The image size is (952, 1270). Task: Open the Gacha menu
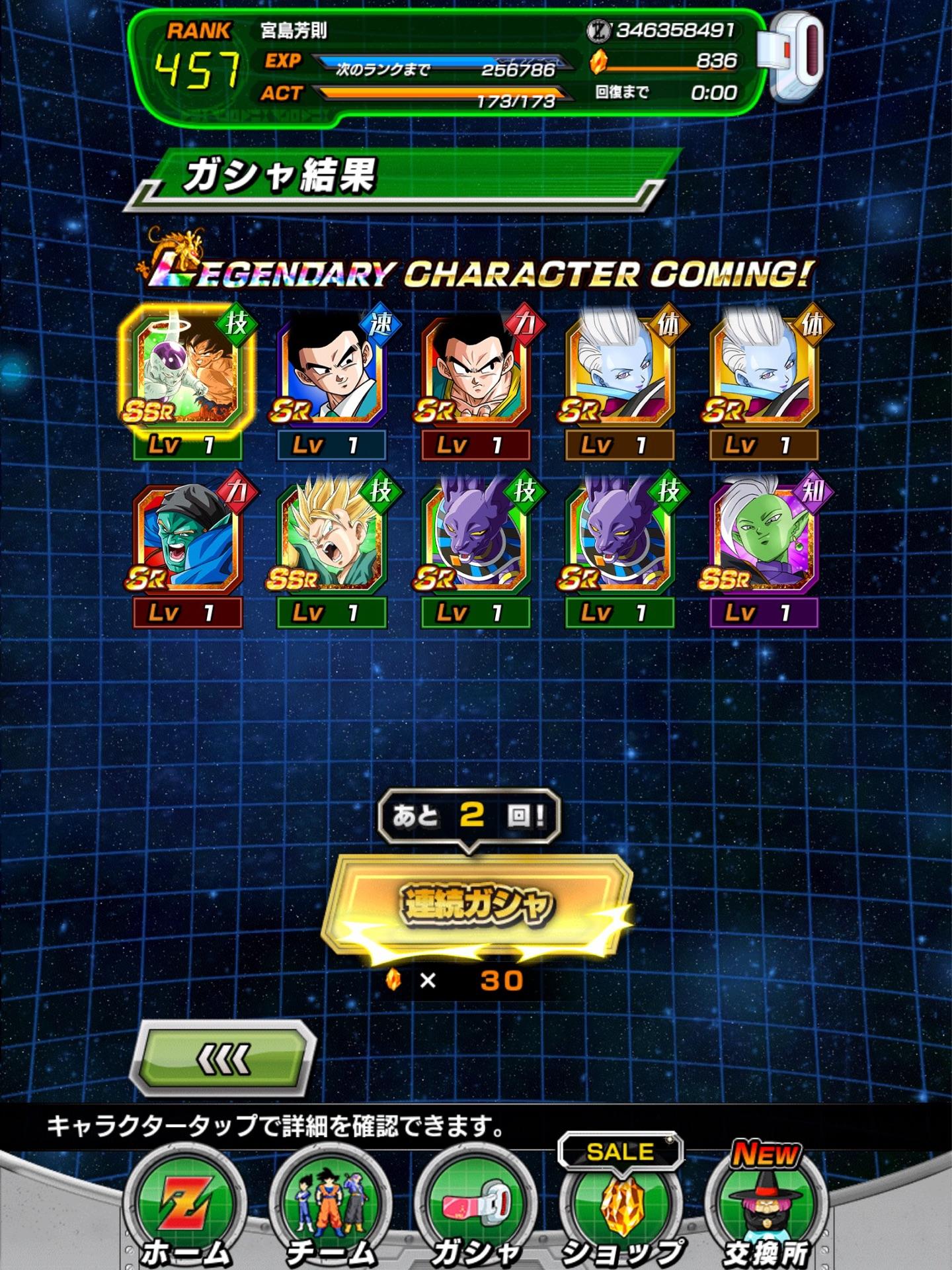coord(476,1209)
